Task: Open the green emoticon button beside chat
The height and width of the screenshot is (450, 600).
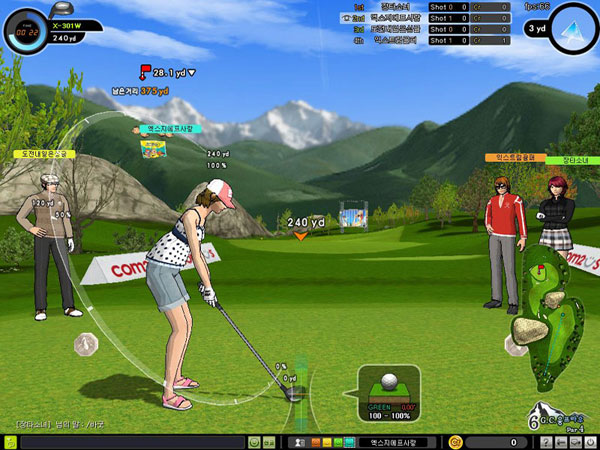Action: tap(254, 441)
